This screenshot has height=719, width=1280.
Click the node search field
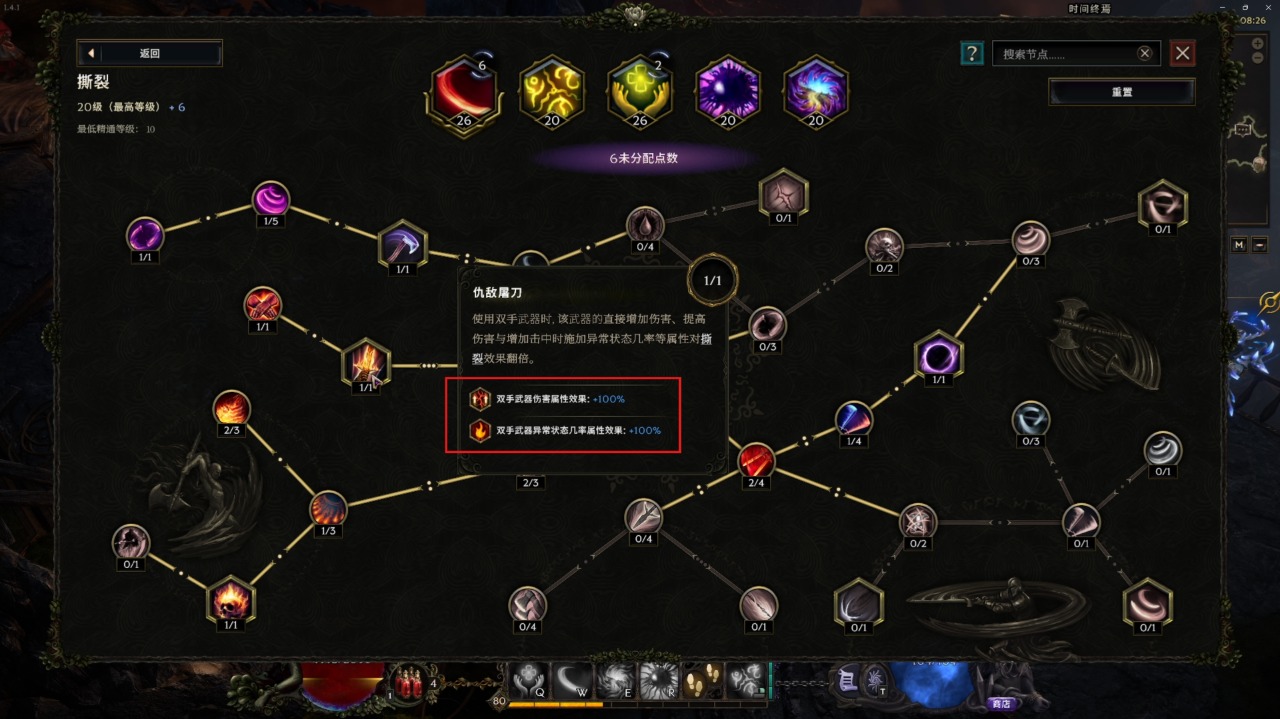1065,54
